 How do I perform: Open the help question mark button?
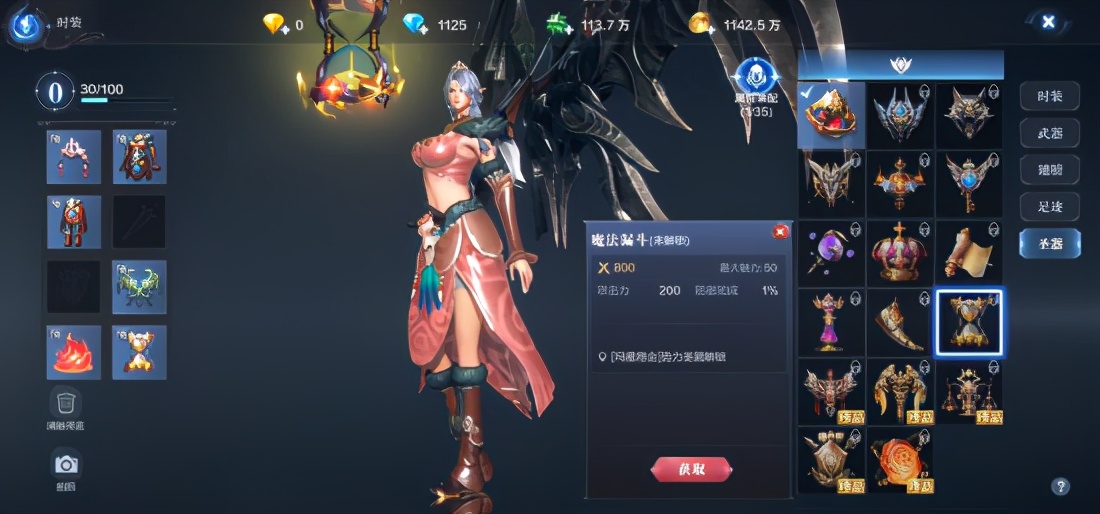[x=1061, y=487]
